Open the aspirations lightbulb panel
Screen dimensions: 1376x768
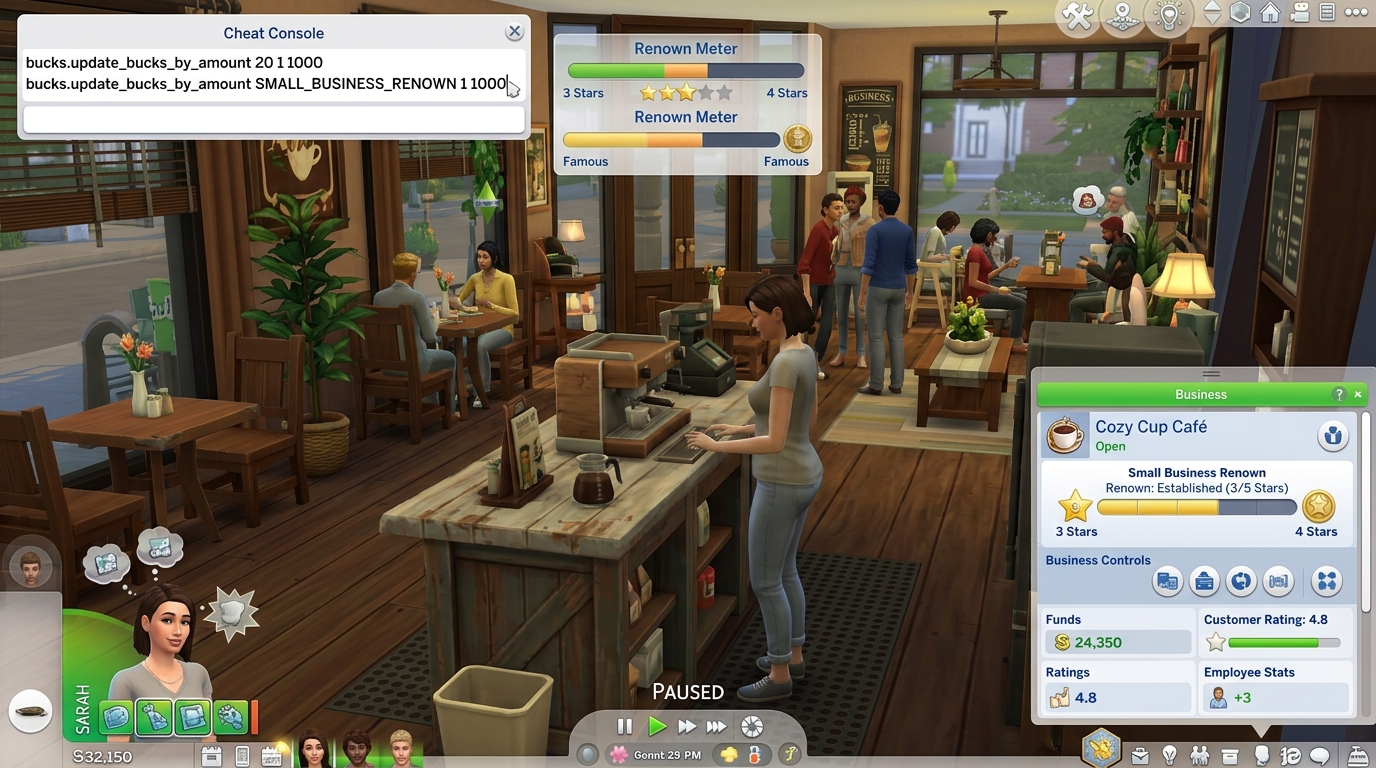1170,755
